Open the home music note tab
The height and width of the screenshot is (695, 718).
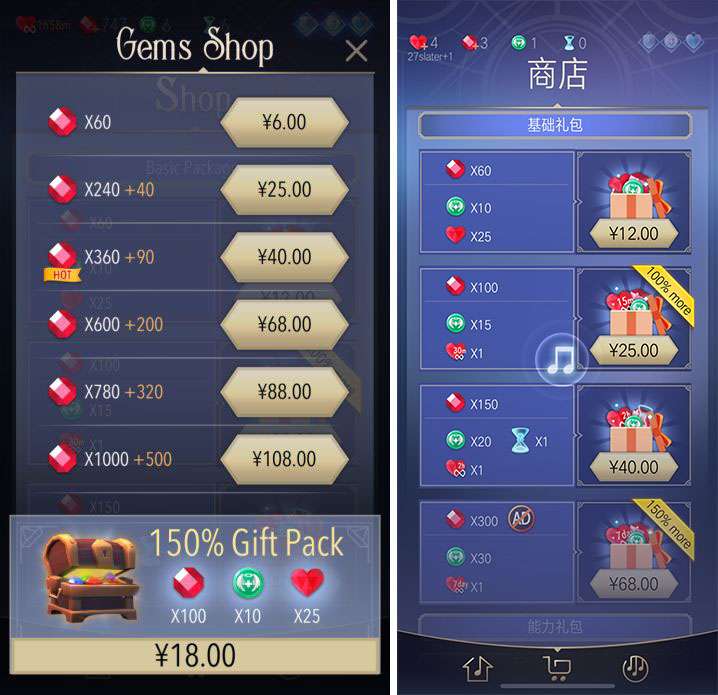477,667
